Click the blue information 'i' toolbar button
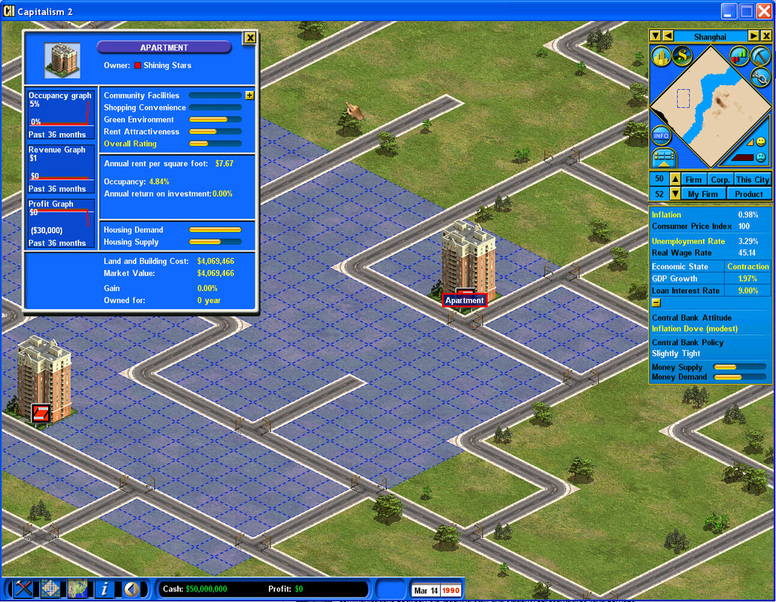The height and width of the screenshot is (602, 776). [103, 589]
